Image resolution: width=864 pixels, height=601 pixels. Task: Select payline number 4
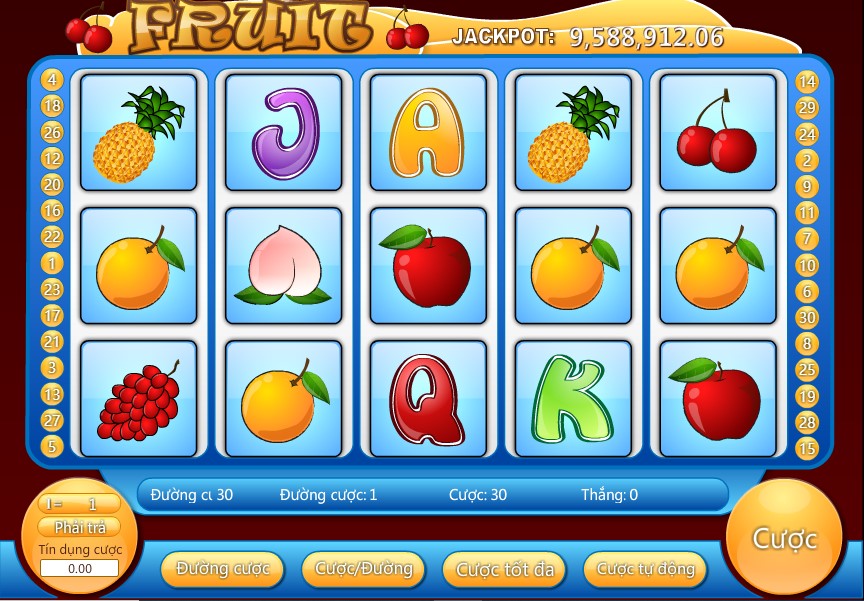click(x=52, y=80)
